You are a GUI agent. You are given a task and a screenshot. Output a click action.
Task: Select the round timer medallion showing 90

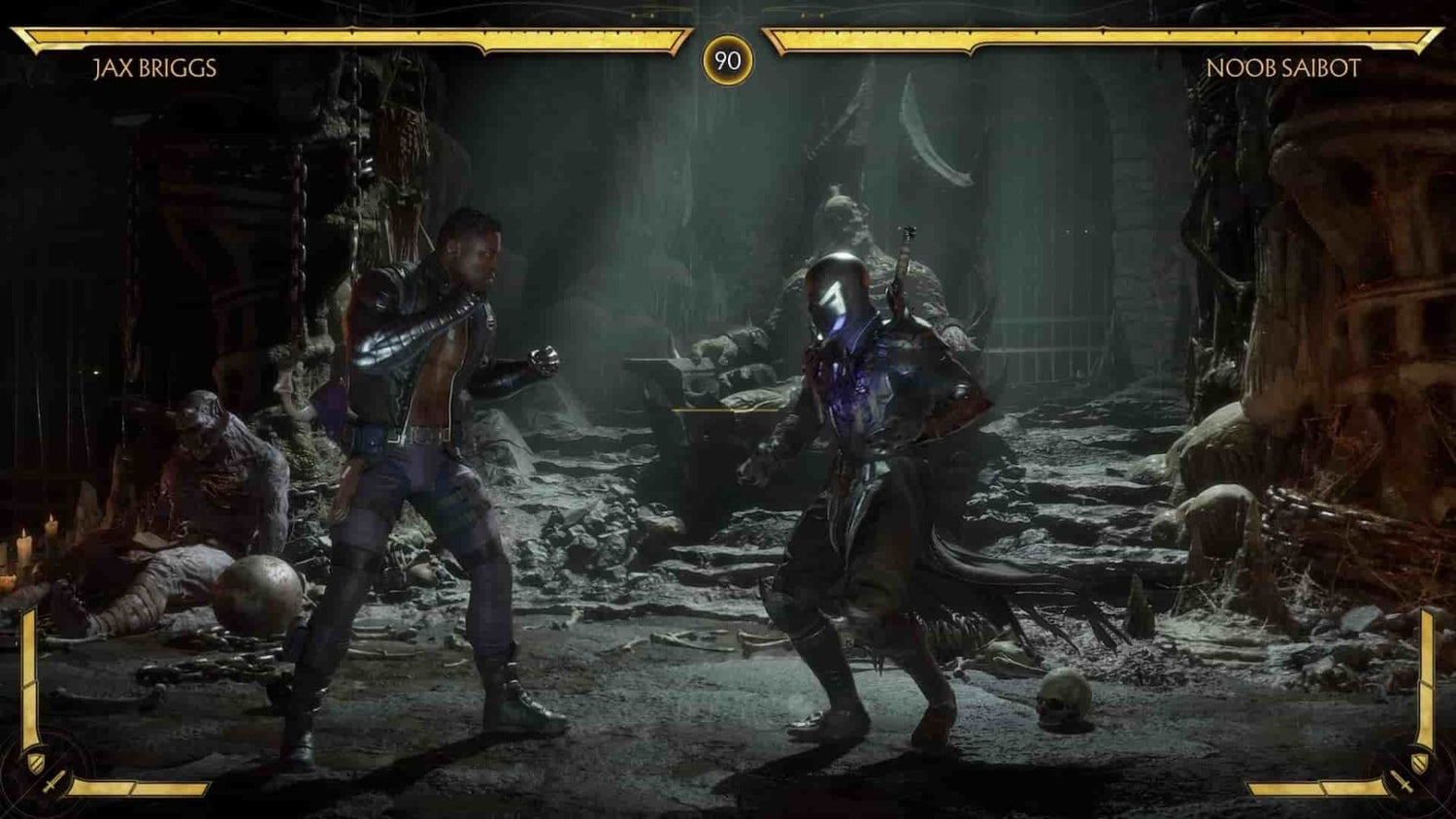pos(728,57)
